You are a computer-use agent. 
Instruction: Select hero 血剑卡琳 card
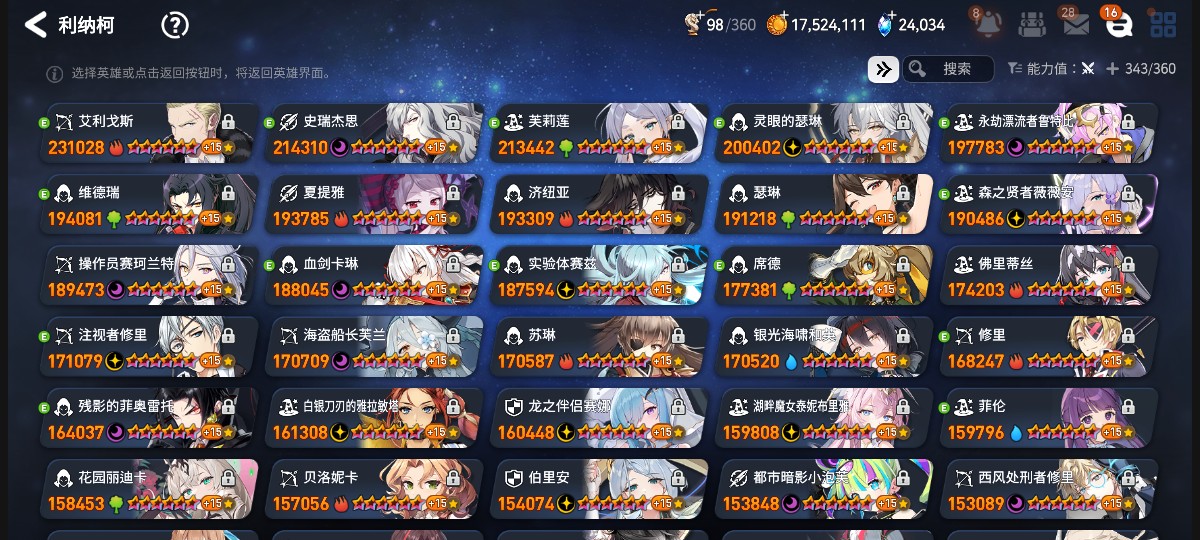(375, 276)
